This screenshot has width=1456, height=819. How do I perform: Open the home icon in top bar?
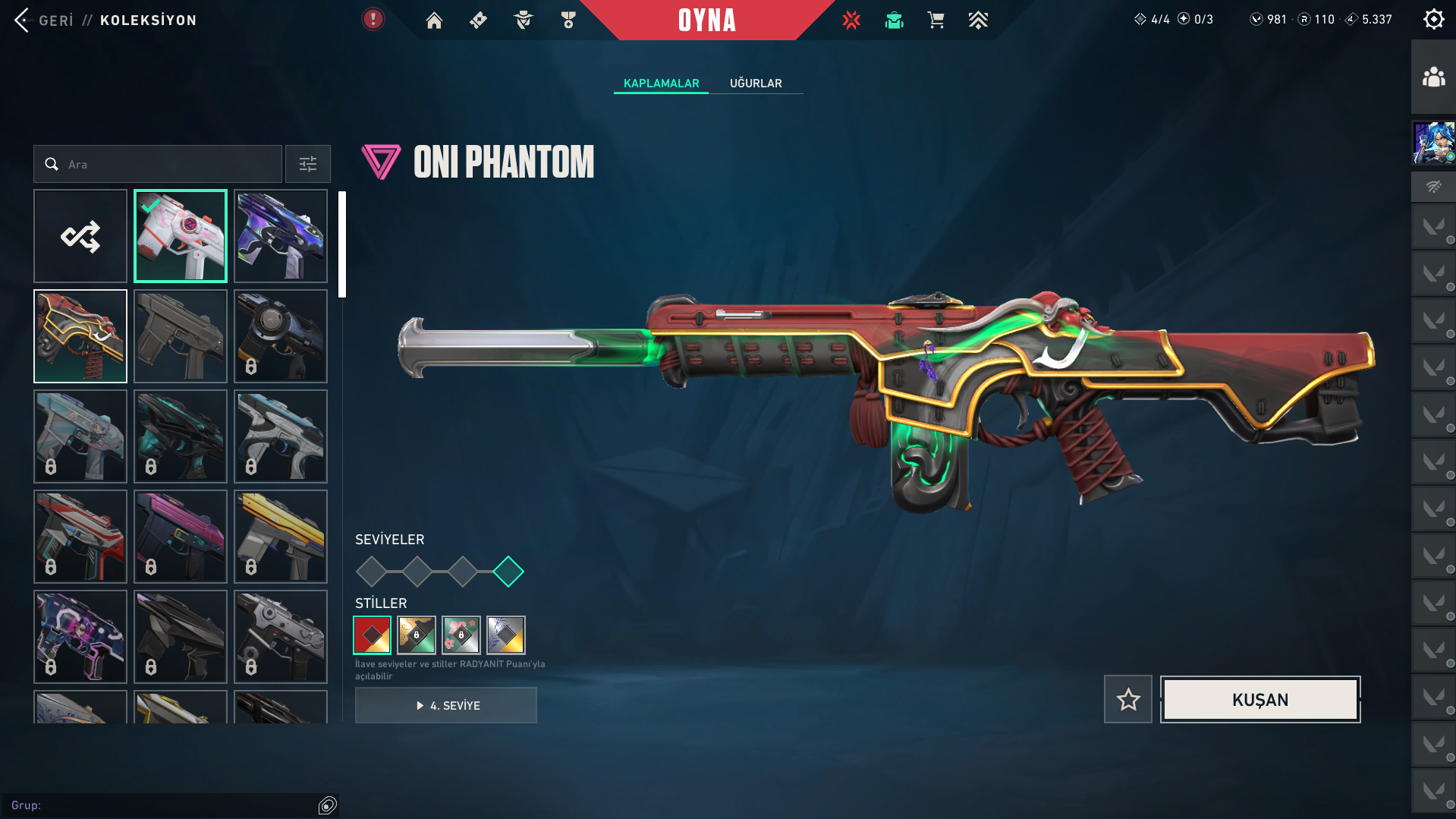point(434,20)
